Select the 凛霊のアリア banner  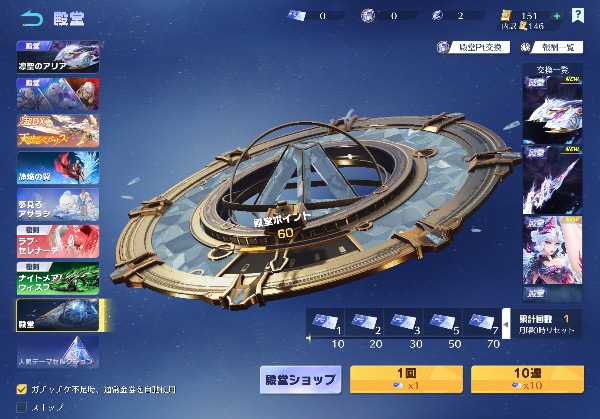58,56
